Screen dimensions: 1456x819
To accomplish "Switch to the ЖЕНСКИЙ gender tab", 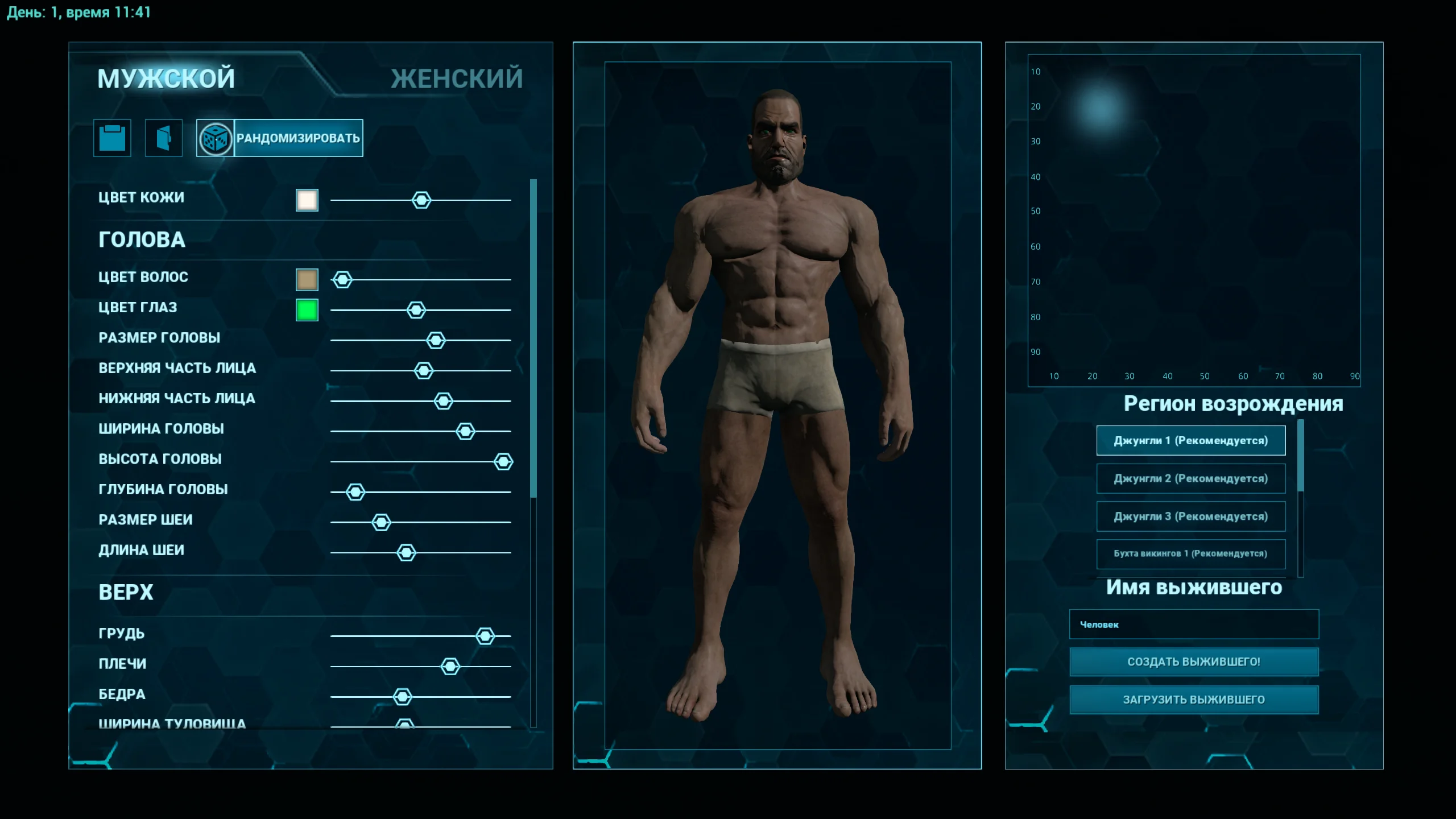I will [456, 78].
